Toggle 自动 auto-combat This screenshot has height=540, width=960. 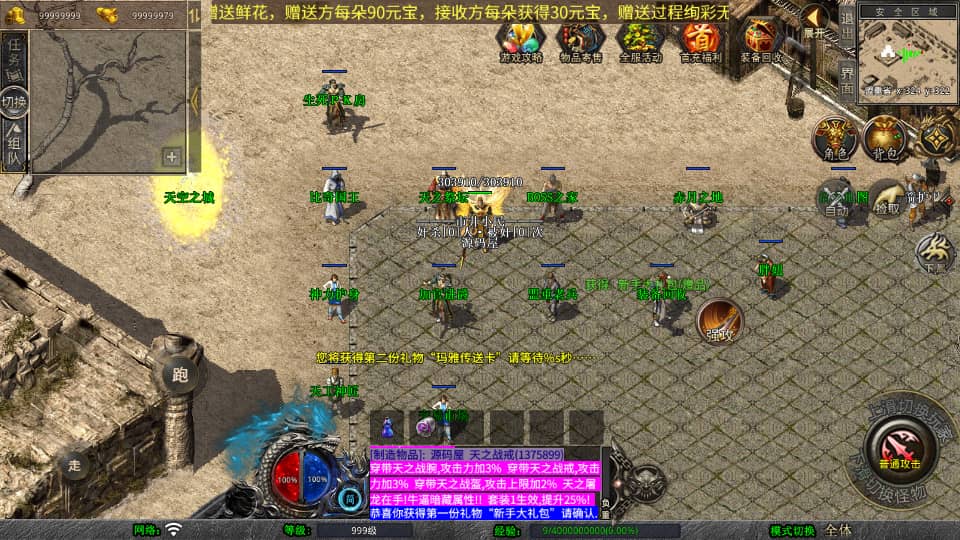point(836,198)
